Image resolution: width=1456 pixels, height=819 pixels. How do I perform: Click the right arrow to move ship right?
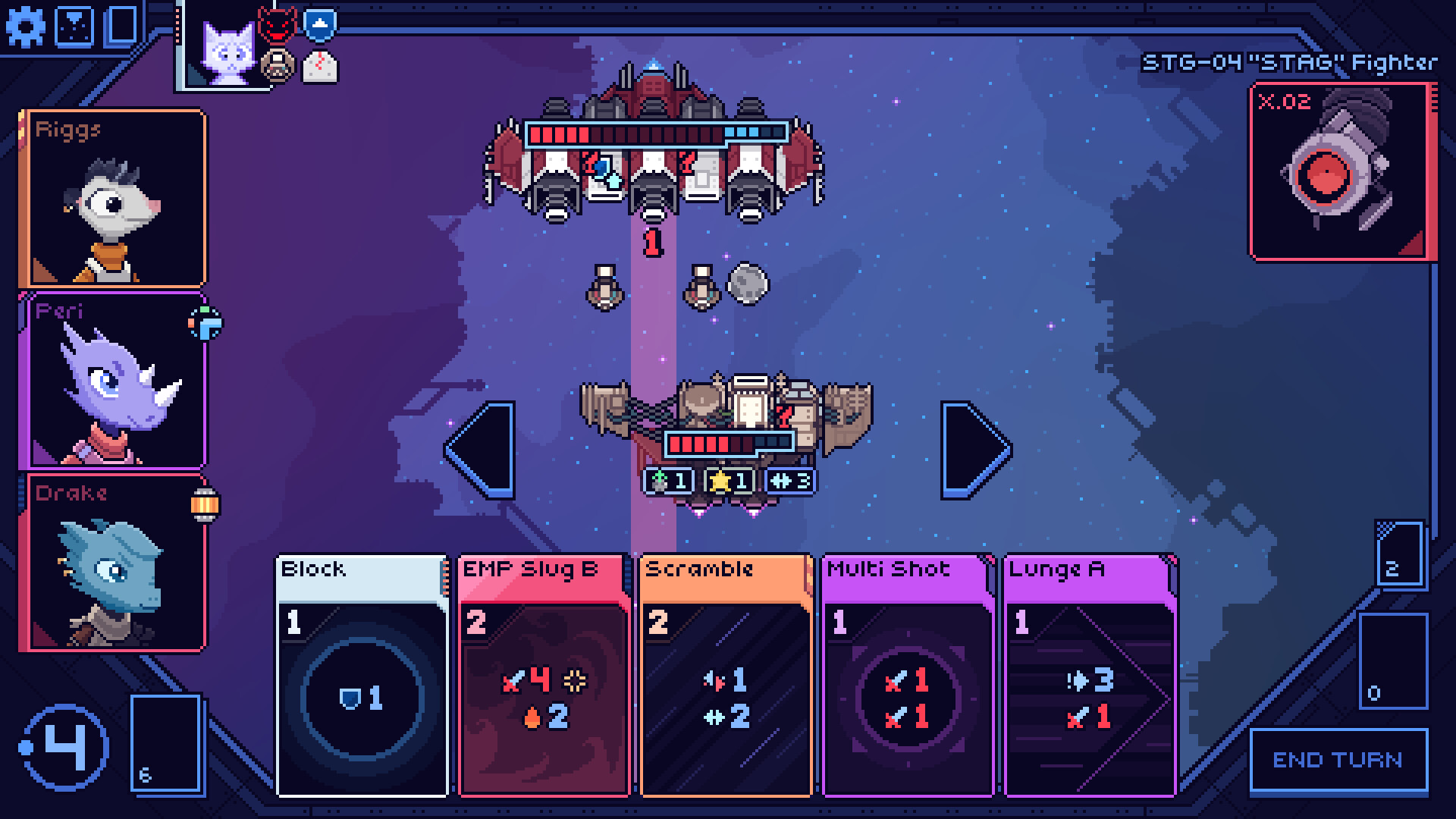tap(974, 449)
